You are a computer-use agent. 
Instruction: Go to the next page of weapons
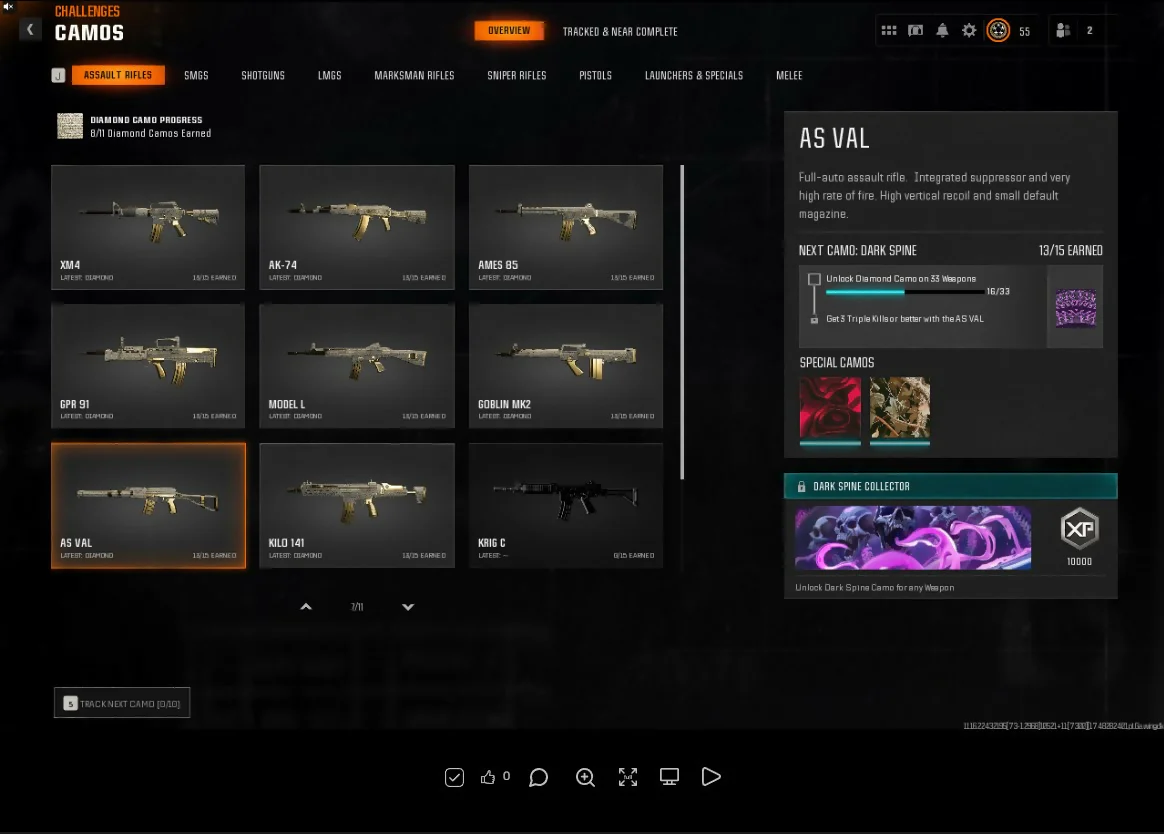coord(408,607)
